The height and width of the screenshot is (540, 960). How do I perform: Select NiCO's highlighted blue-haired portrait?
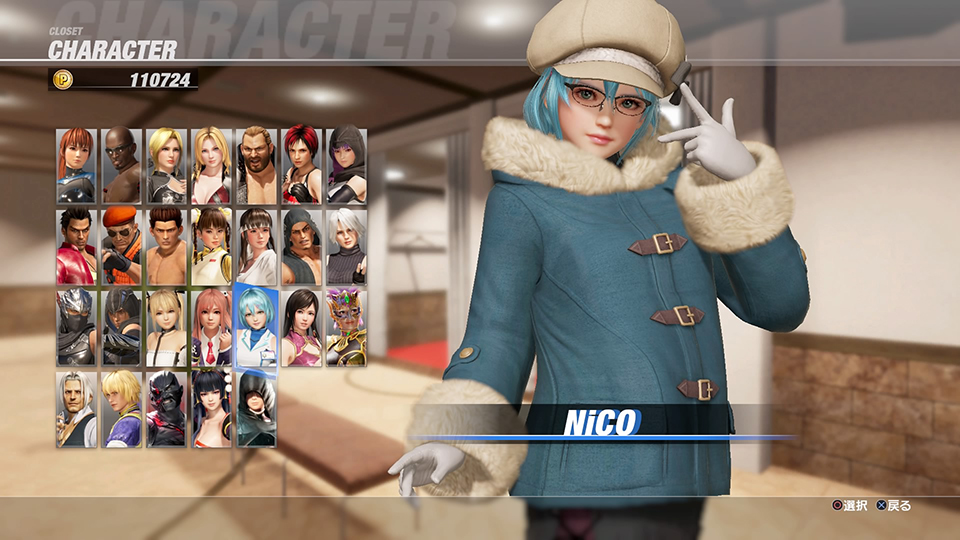point(256,327)
